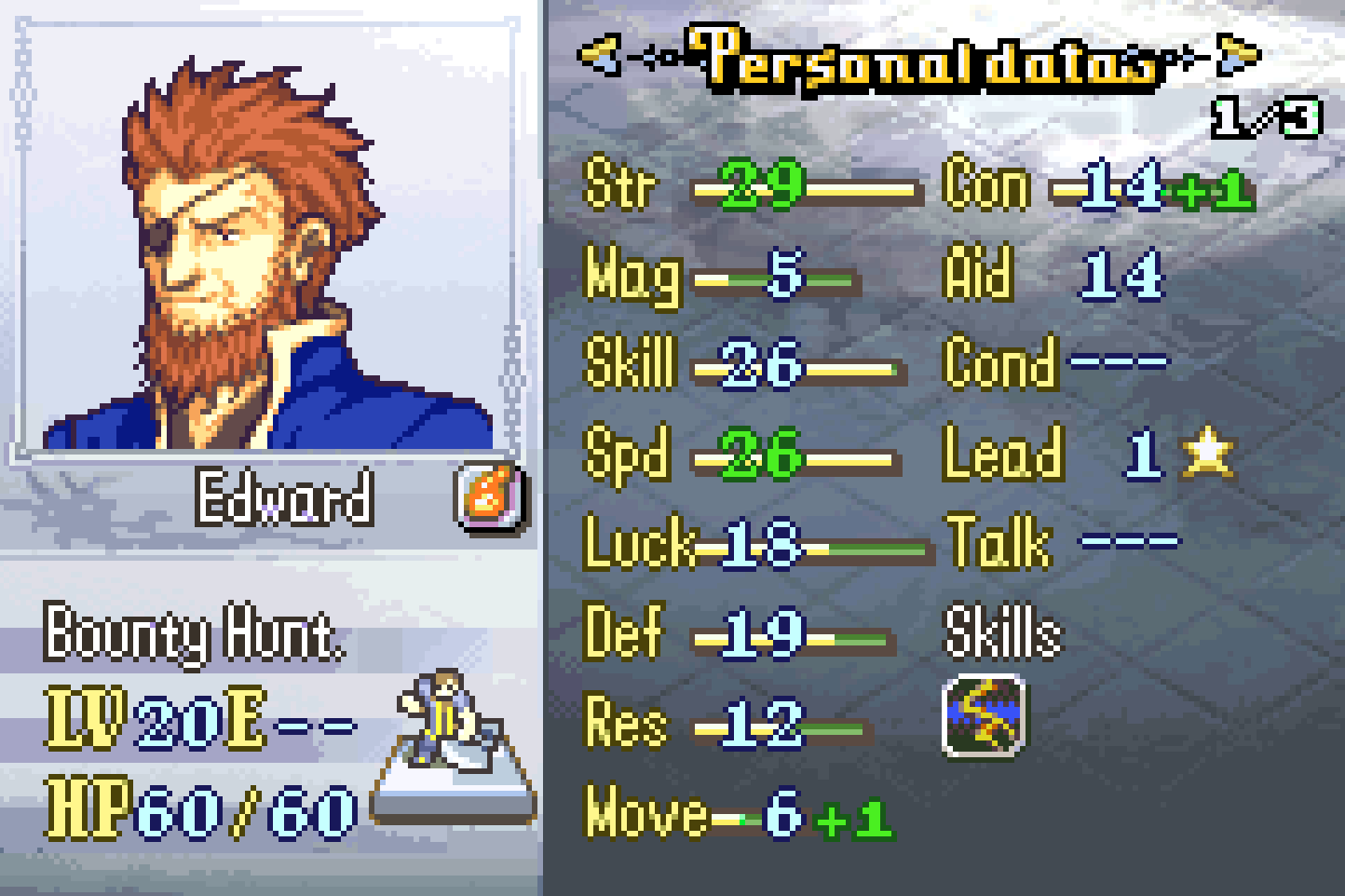This screenshot has height=896, width=1345.
Task: Select Edward's character portrait
Action: pos(265,242)
